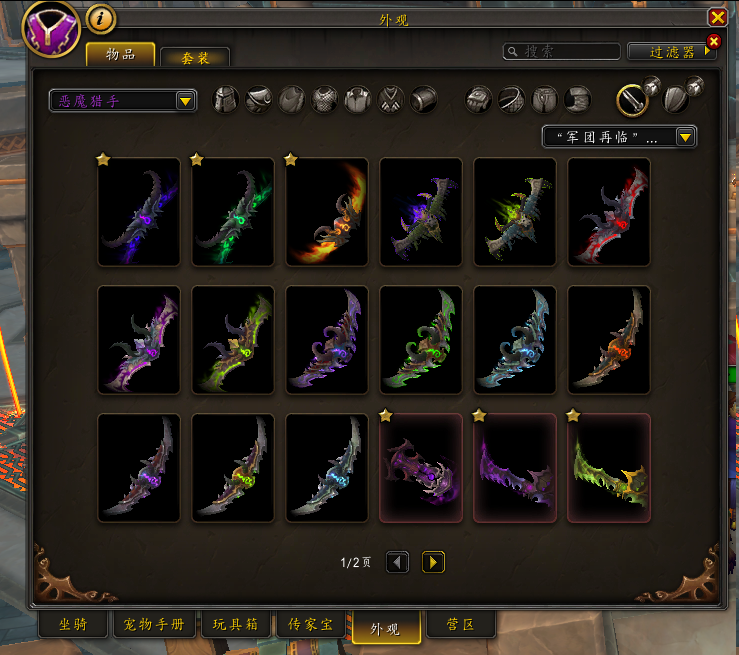The height and width of the screenshot is (655, 739).
Task: Switch to the 套装 sets tab
Action: pyautogui.click(x=195, y=58)
